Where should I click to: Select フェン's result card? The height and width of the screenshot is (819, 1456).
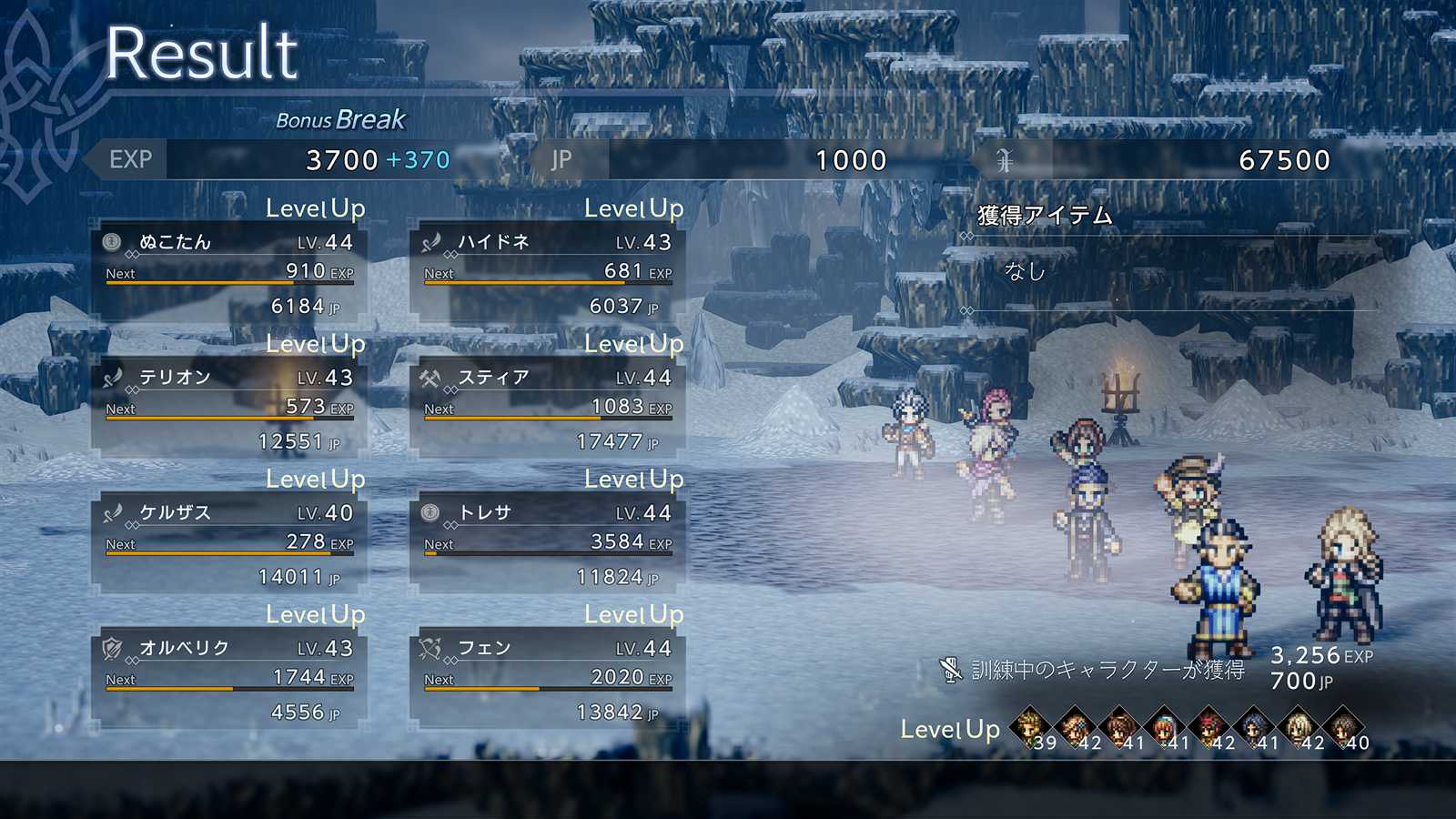tap(548, 680)
